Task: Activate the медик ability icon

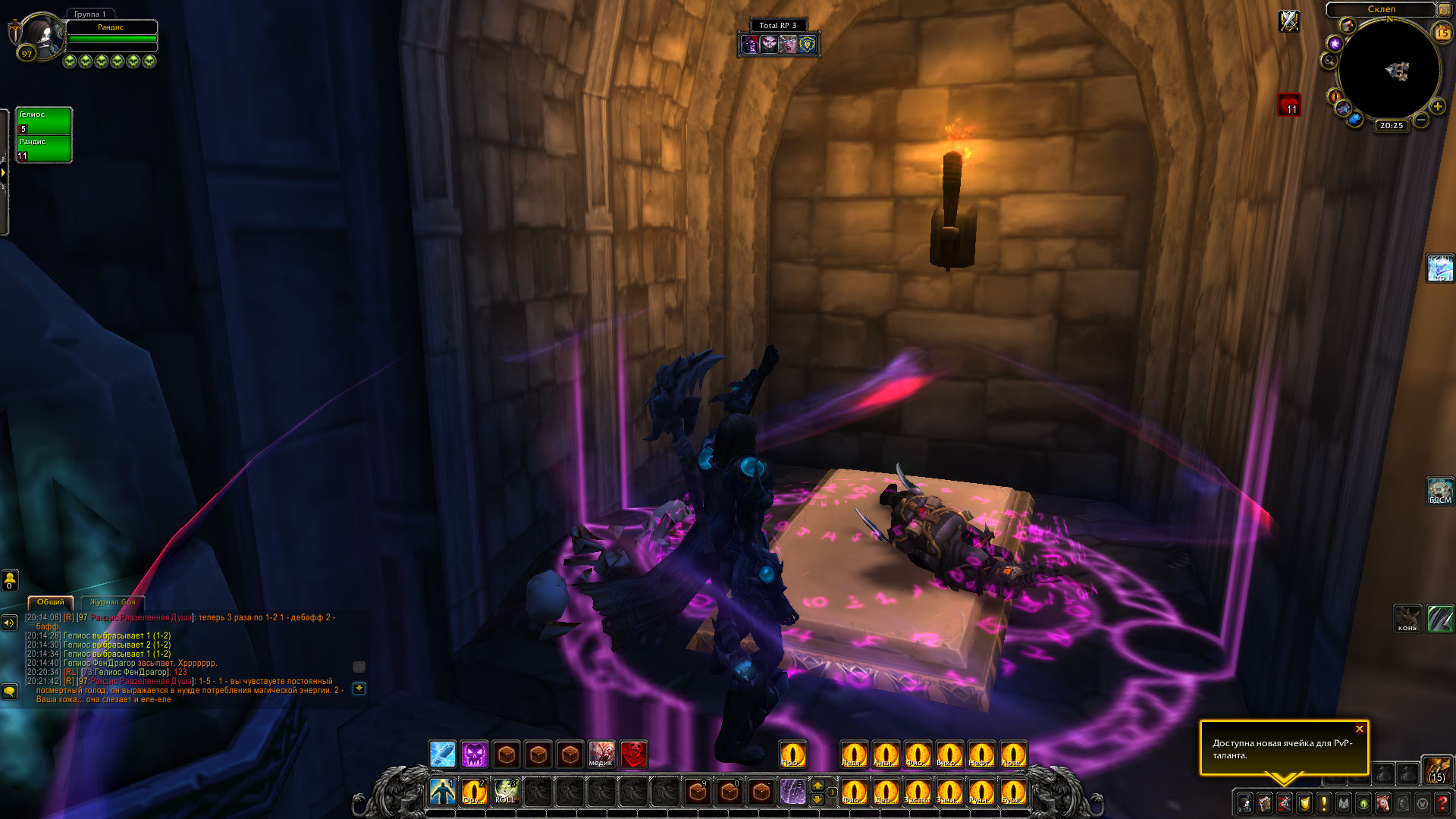Action: [x=601, y=754]
